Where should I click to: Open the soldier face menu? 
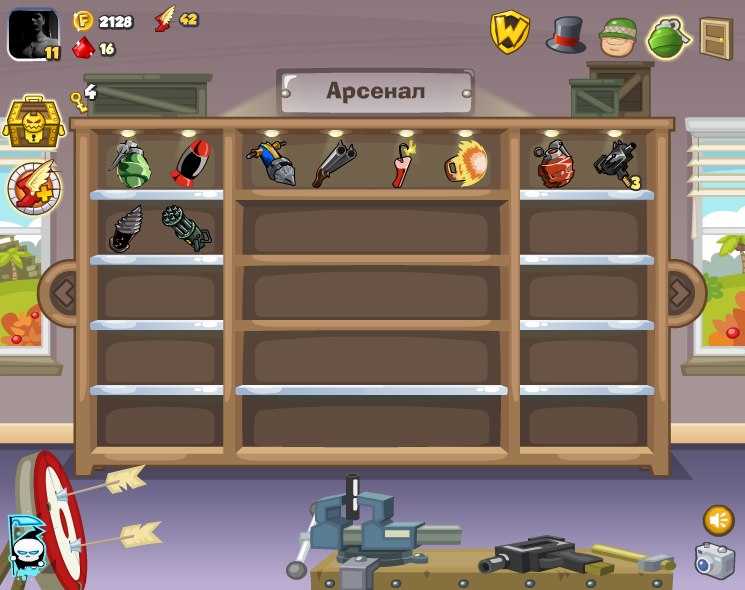[x=618, y=37]
